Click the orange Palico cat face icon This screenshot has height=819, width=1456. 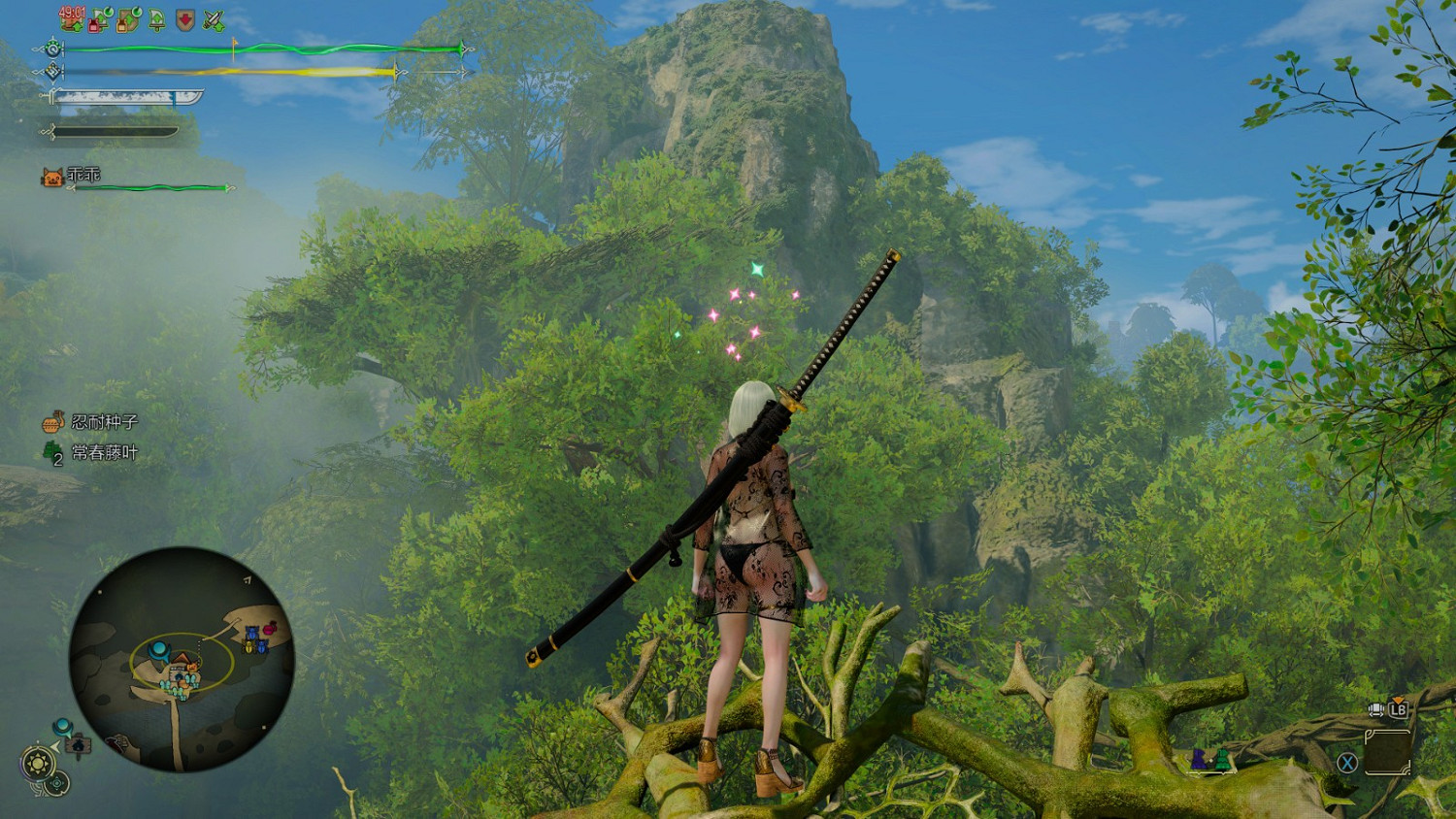52,177
